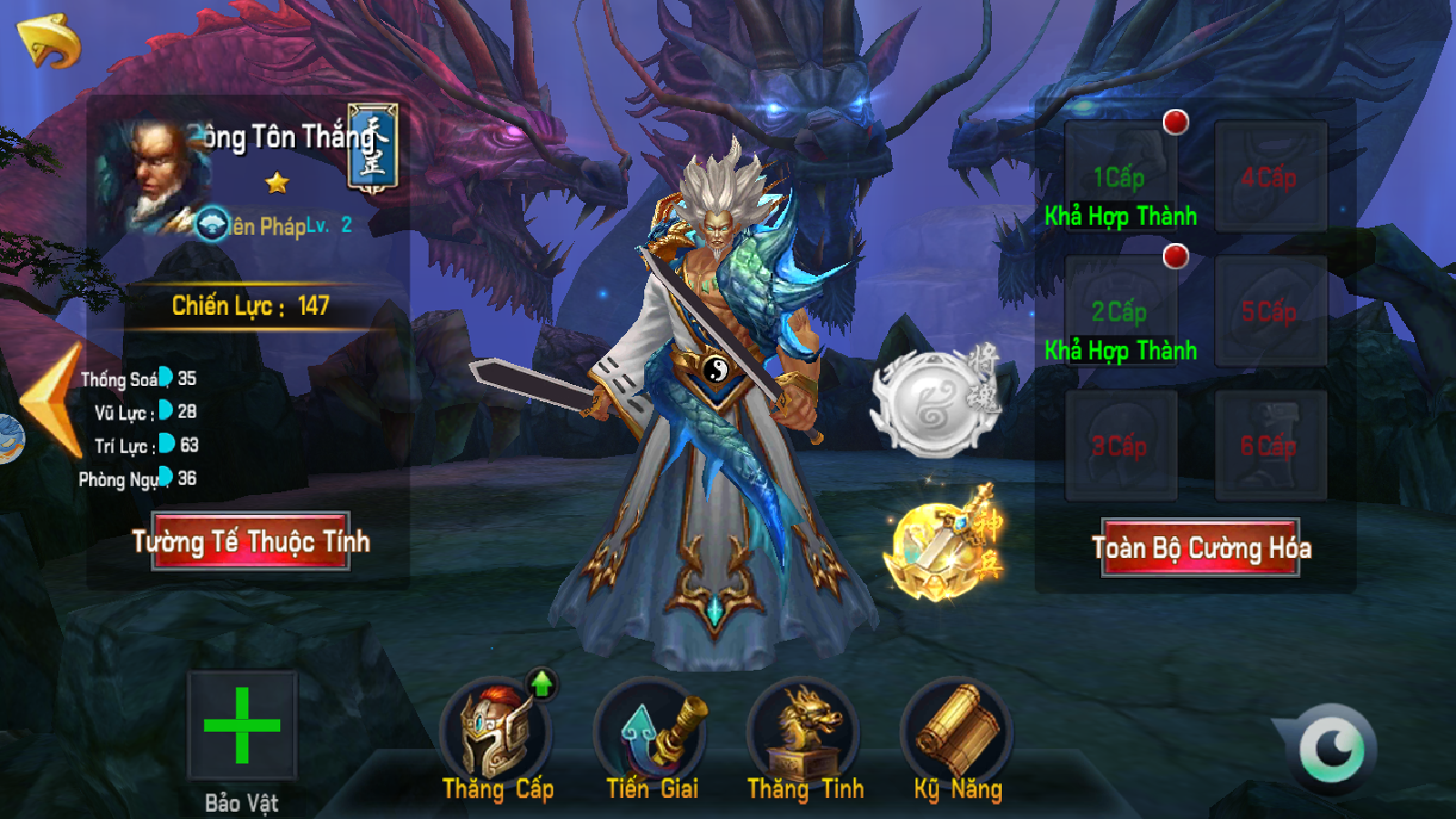Image resolution: width=1456 pixels, height=819 pixels.
Task: Tap Toàn Bộ Cường Hóa button
Action: (x=1200, y=548)
